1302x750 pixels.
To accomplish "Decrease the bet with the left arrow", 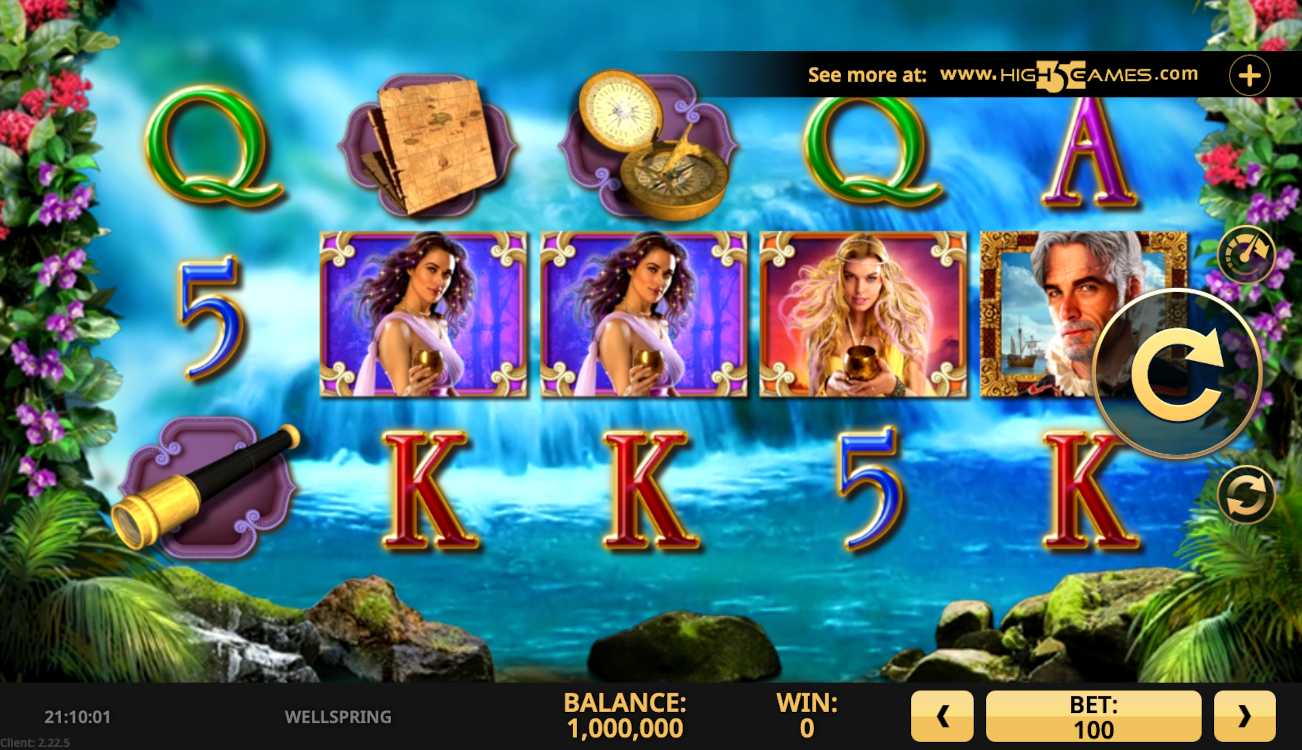I will coord(941,716).
